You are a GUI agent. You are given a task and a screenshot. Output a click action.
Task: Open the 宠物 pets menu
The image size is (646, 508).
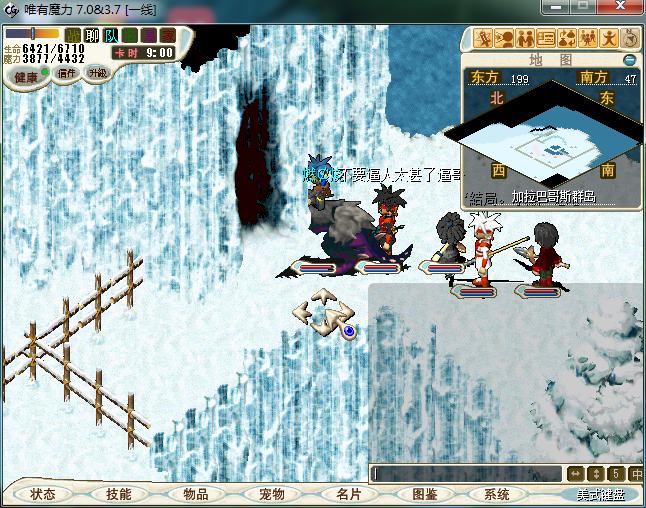click(x=272, y=494)
